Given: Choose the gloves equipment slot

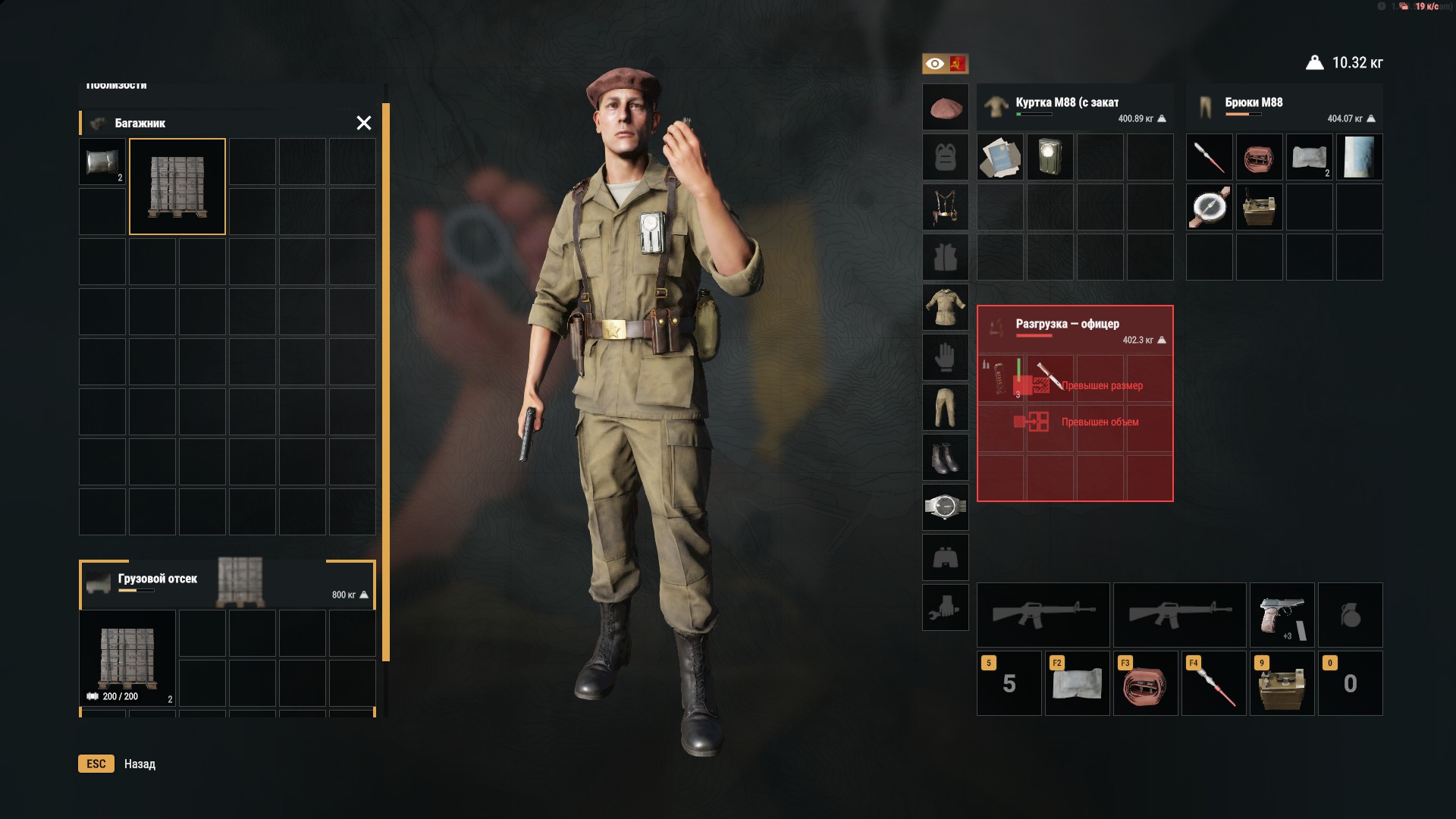Looking at the screenshot, I should (x=945, y=357).
